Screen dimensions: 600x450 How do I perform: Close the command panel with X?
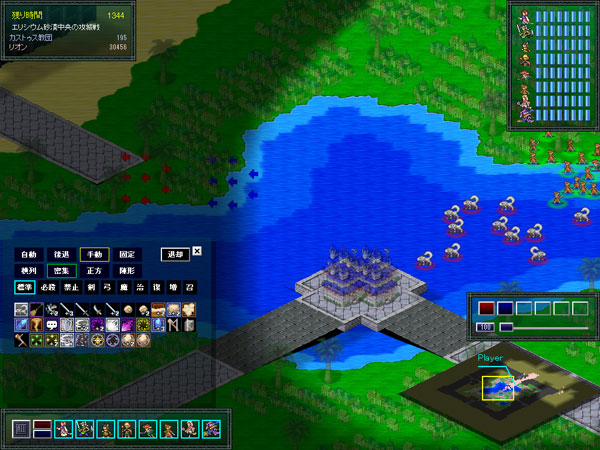coord(197,251)
